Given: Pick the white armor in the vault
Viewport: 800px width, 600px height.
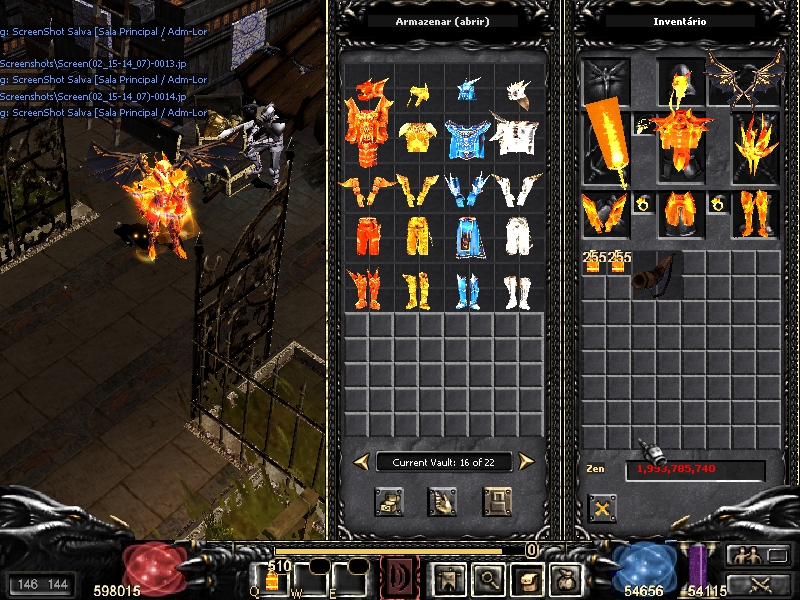Looking at the screenshot, I should pos(516,136).
